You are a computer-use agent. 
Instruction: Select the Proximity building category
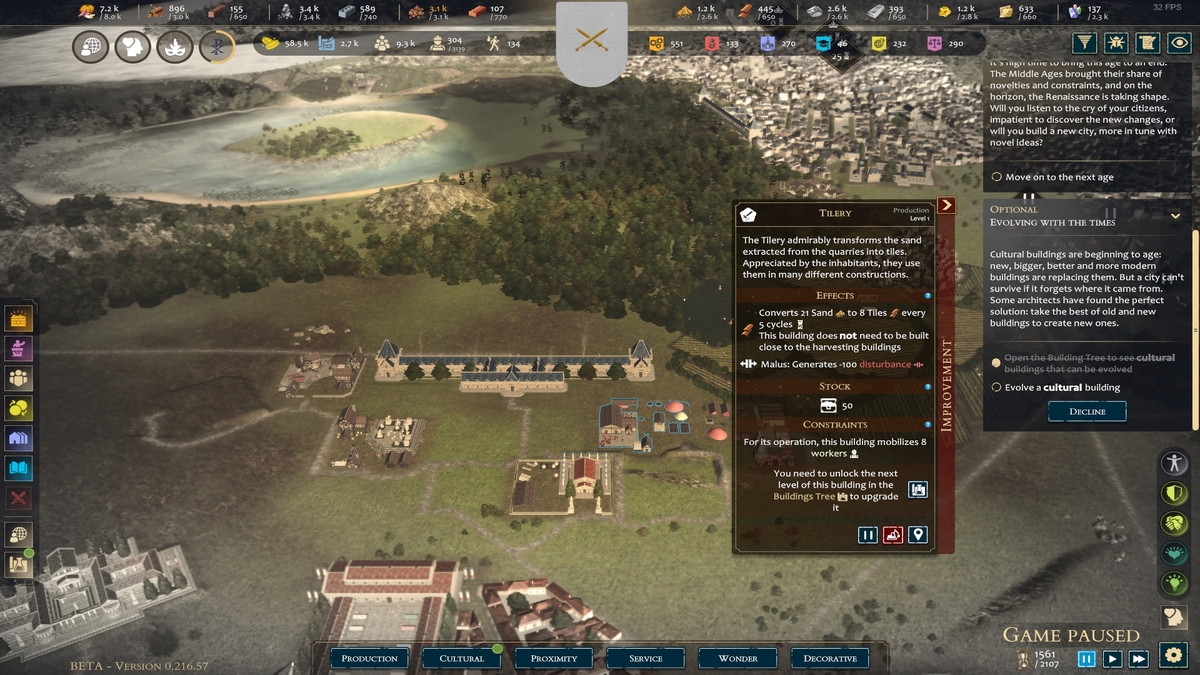tap(554, 658)
